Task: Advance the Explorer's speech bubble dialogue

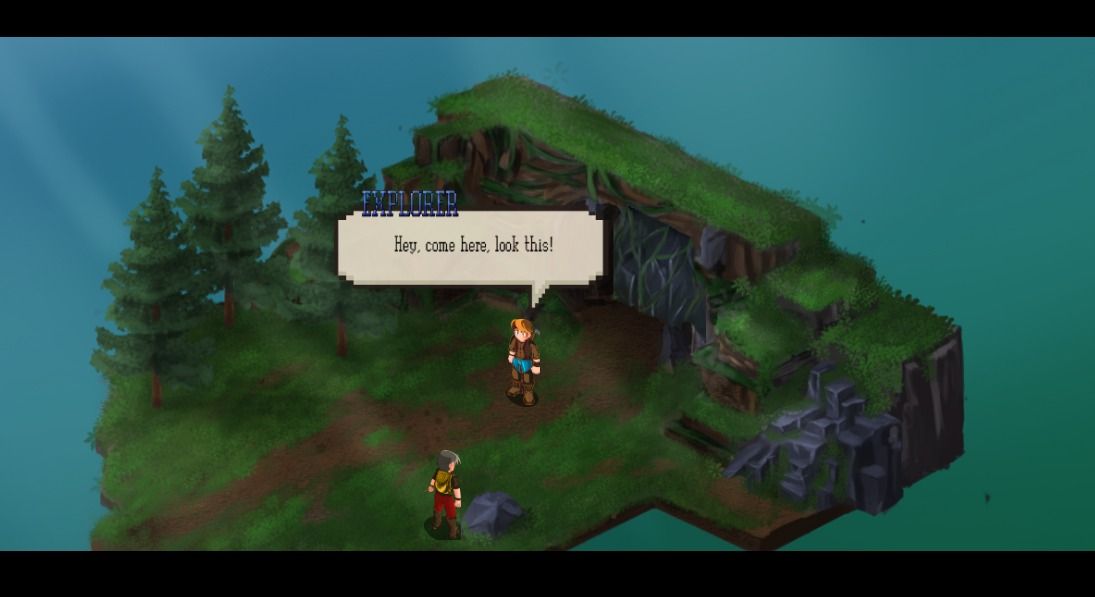Action: 472,246
